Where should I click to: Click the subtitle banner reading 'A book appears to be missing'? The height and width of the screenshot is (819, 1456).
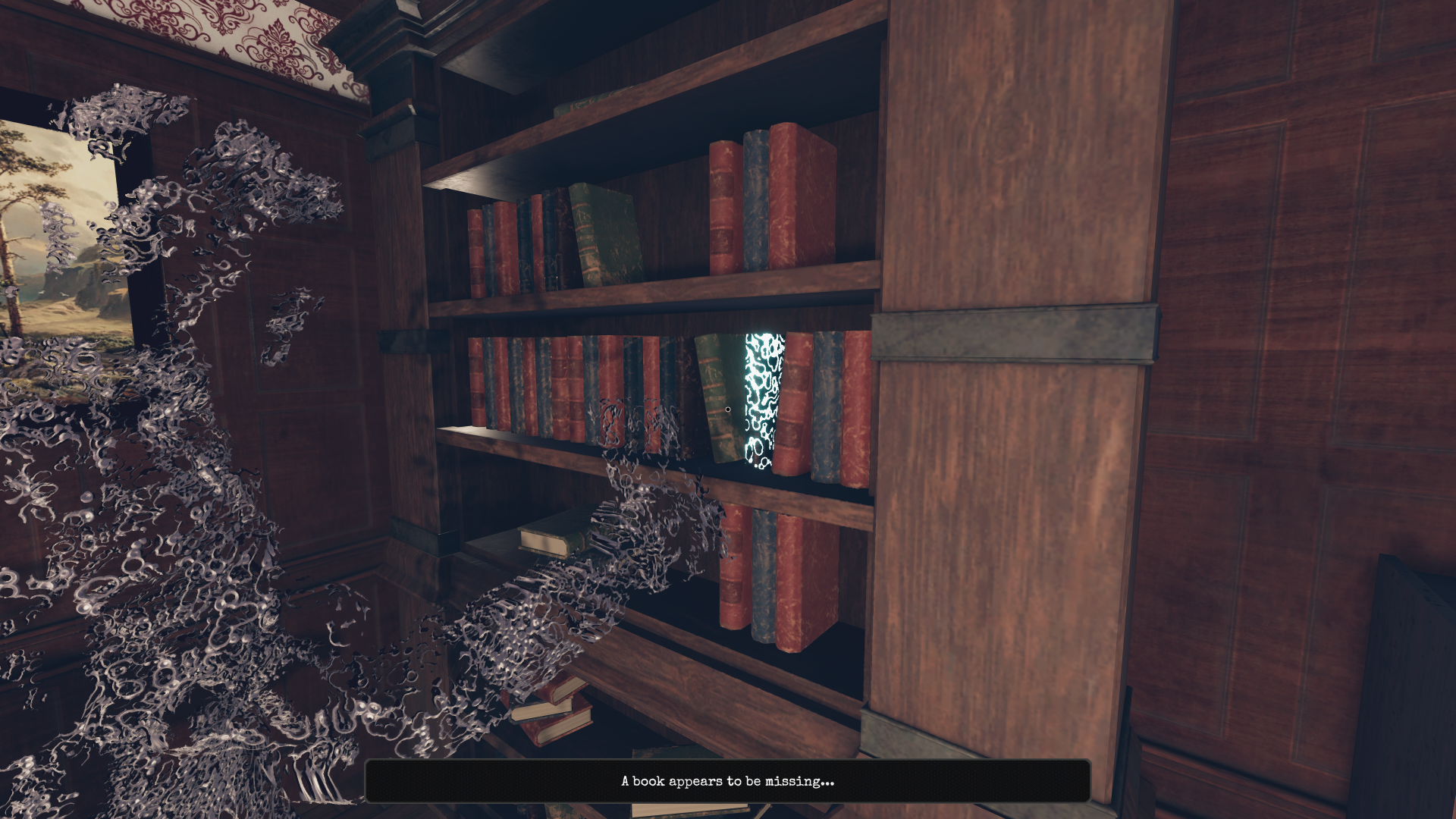[726, 780]
